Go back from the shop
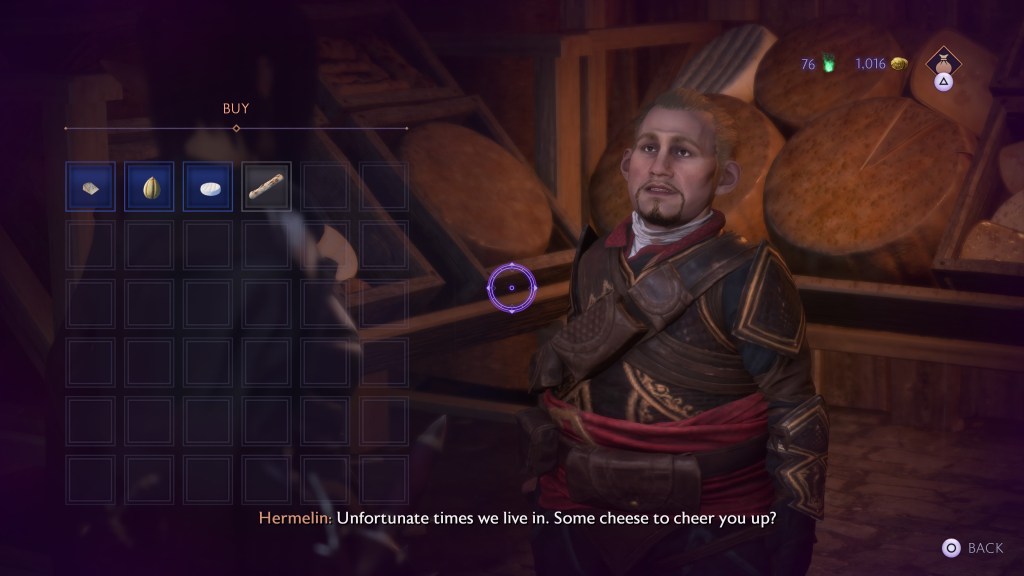The height and width of the screenshot is (576, 1024). [x=973, y=548]
